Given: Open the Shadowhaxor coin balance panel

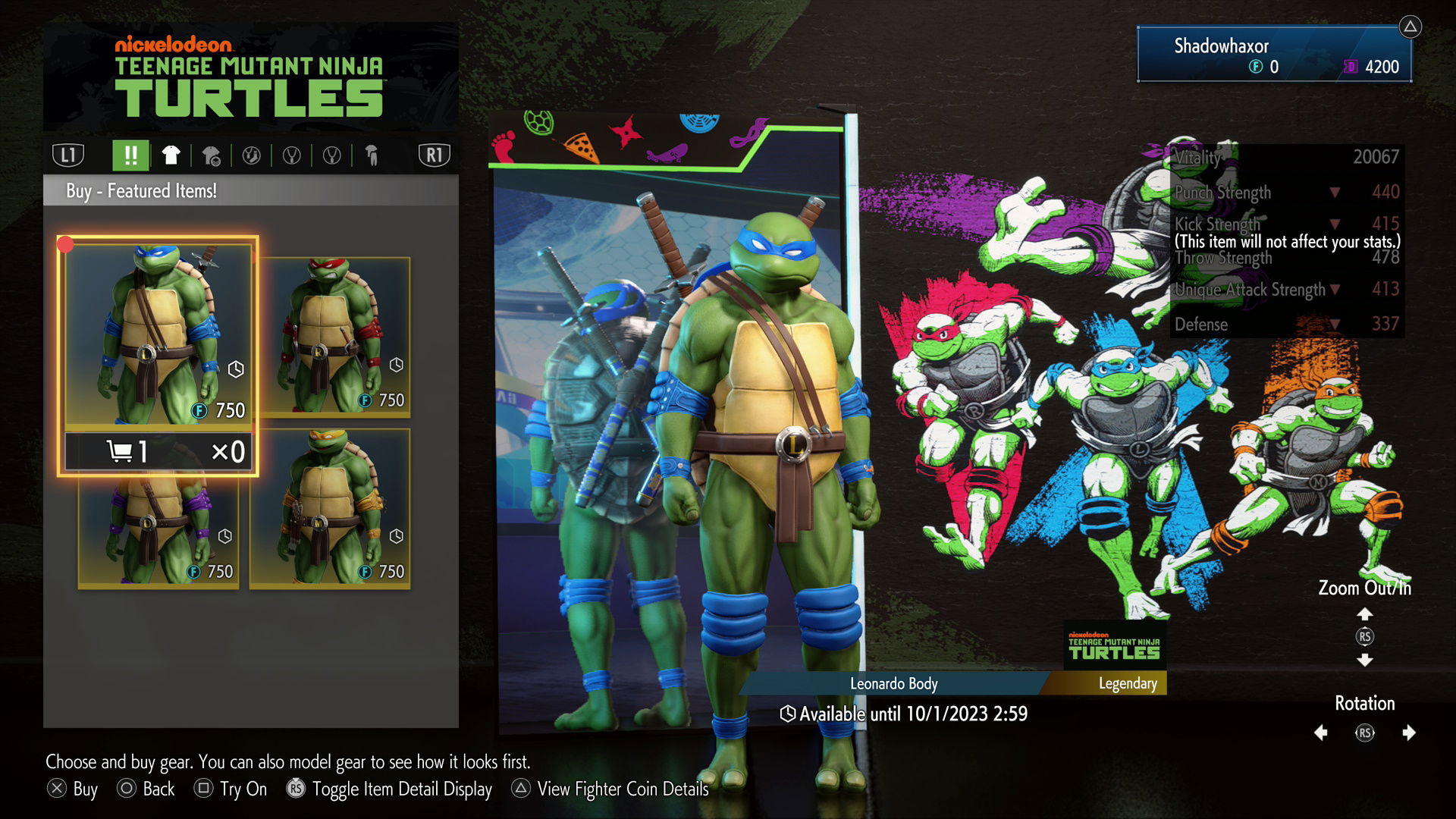Looking at the screenshot, I should click(1274, 55).
